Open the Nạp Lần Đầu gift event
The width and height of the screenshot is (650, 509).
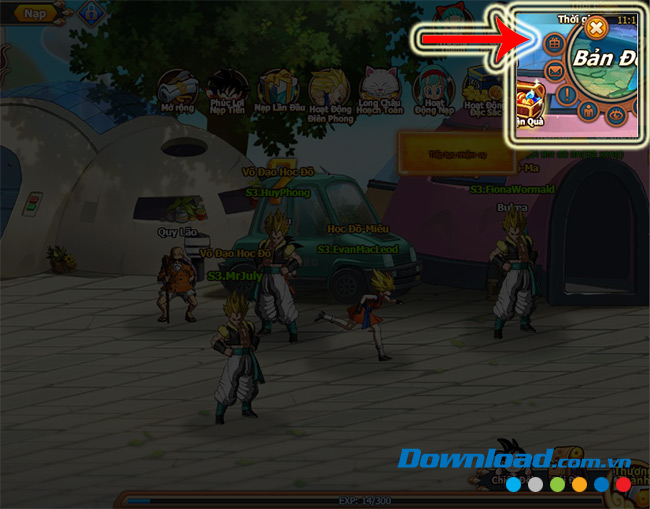click(x=276, y=87)
